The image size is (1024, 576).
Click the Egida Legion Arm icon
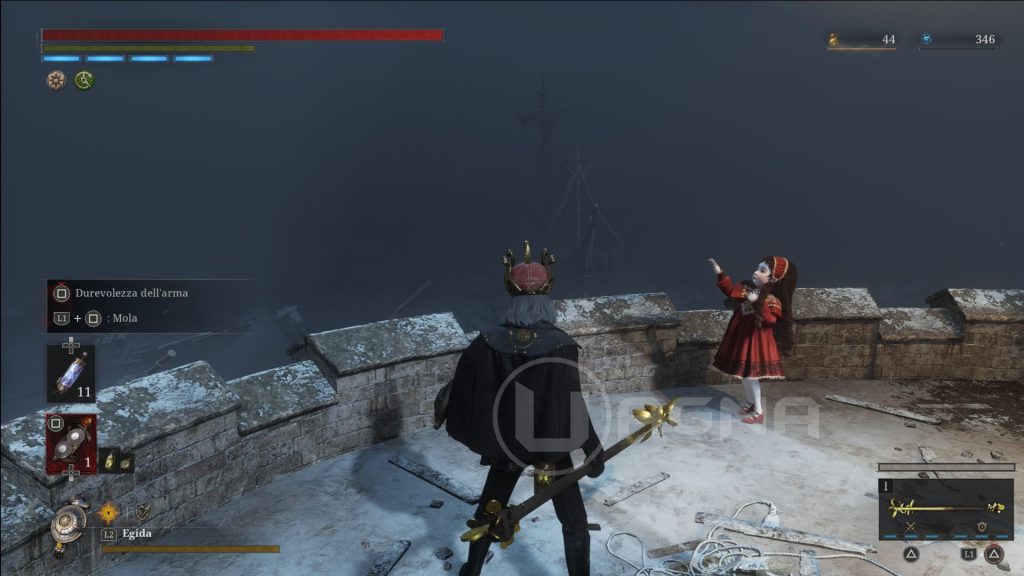tap(69, 521)
